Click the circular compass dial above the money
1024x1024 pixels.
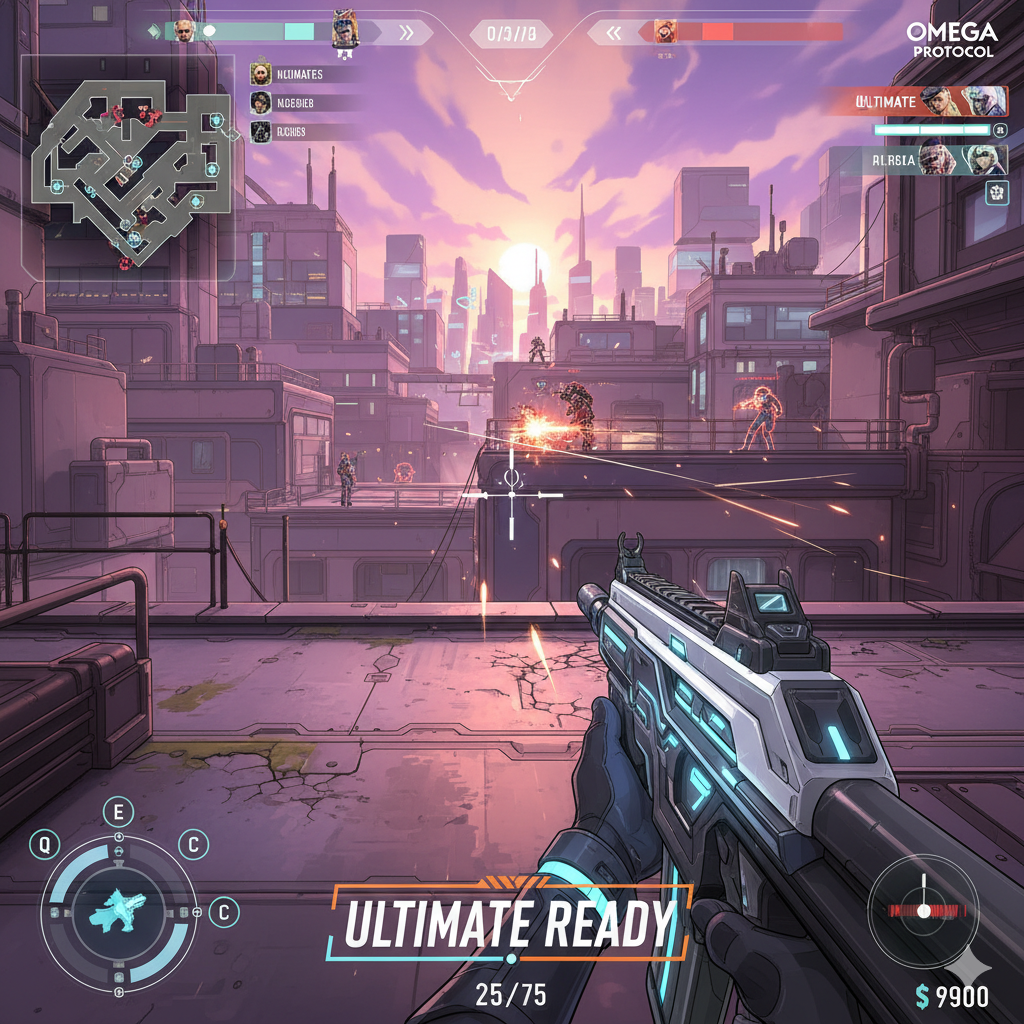[922, 910]
